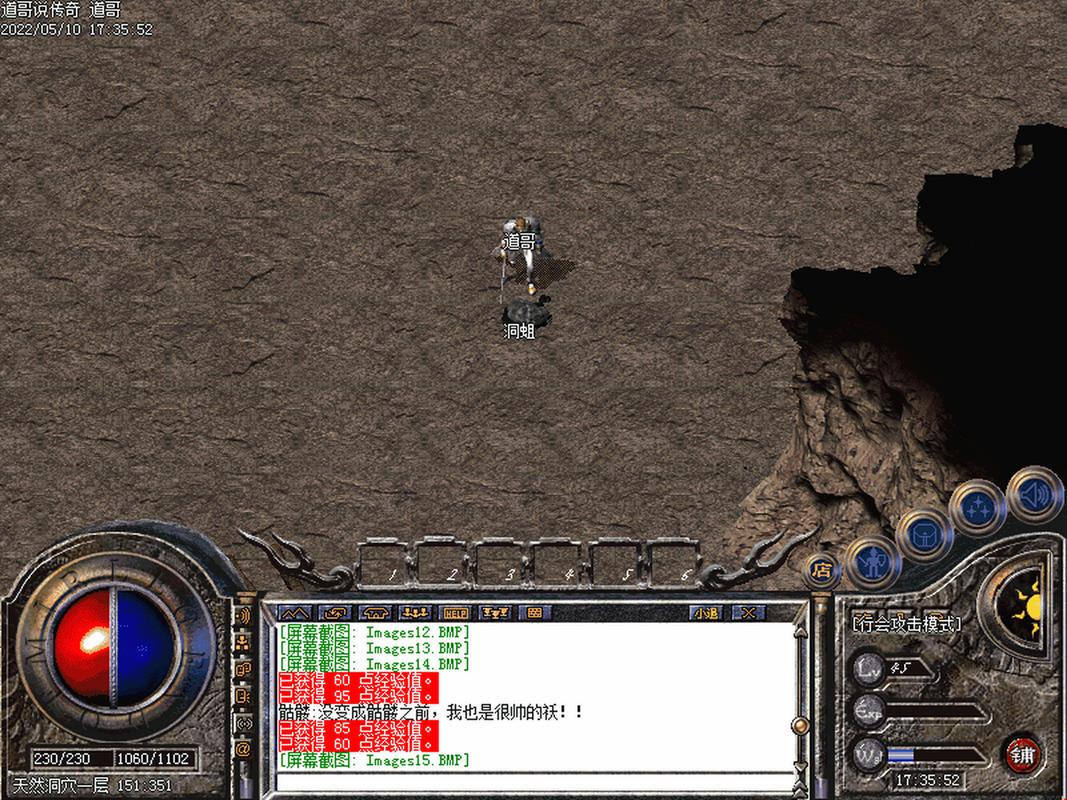Open the bag inventory button
The image size is (1067, 800).
(922, 535)
